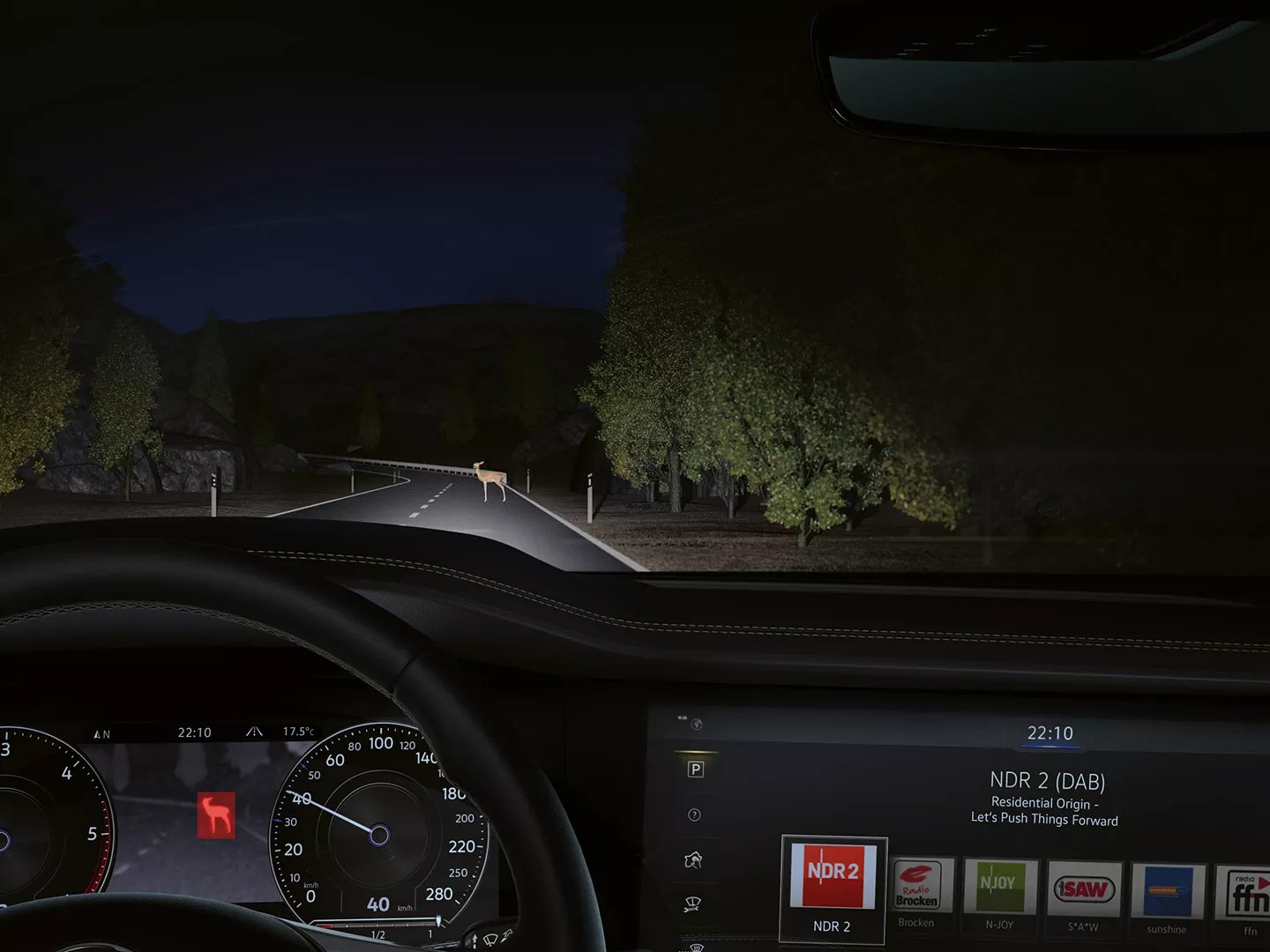This screenshot has width=1270, height=952.
Task: Select the lane assist icon next to temperature
Action: 256,732
